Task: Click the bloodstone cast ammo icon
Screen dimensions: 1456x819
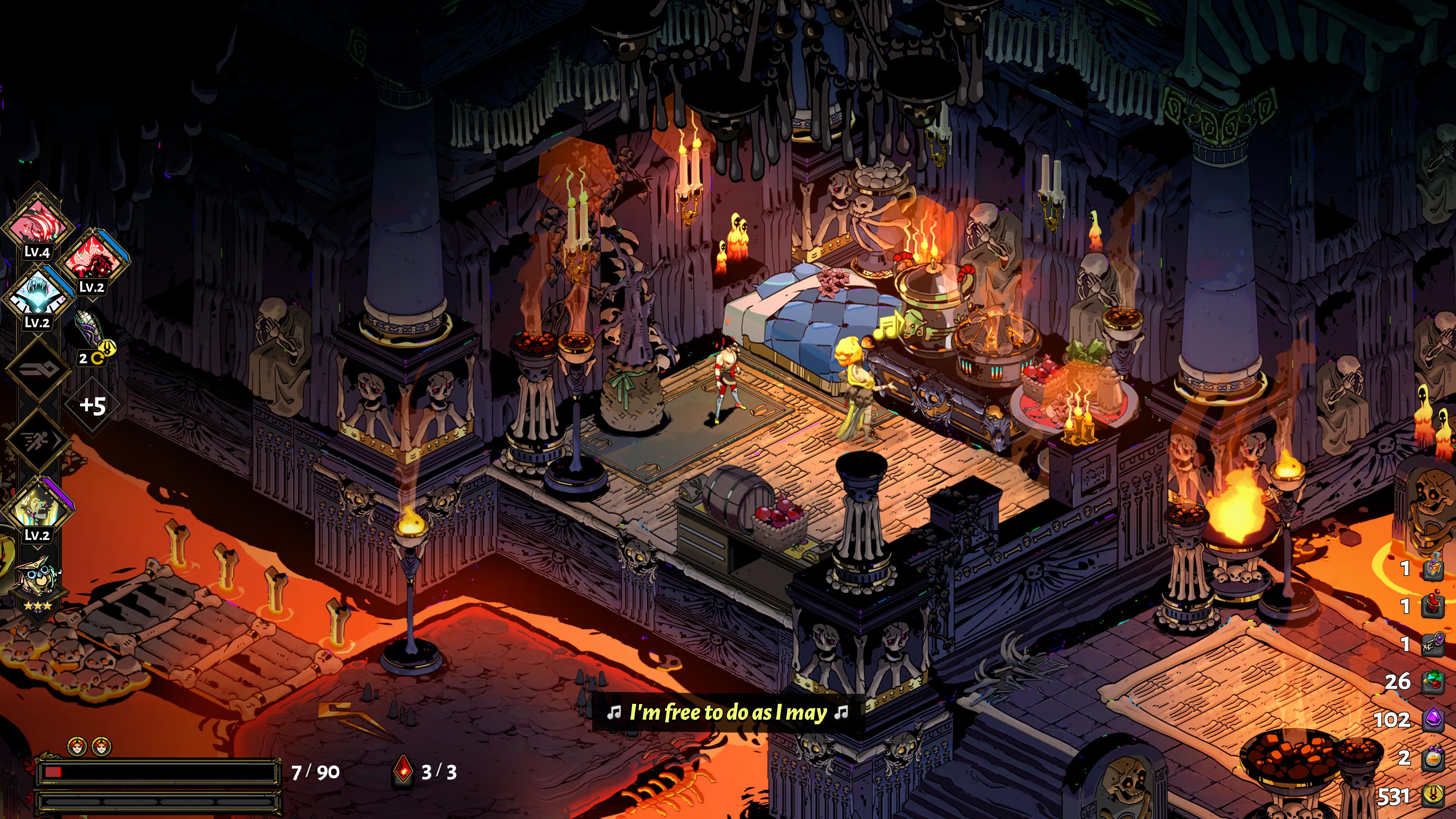Action: point(402,771)
